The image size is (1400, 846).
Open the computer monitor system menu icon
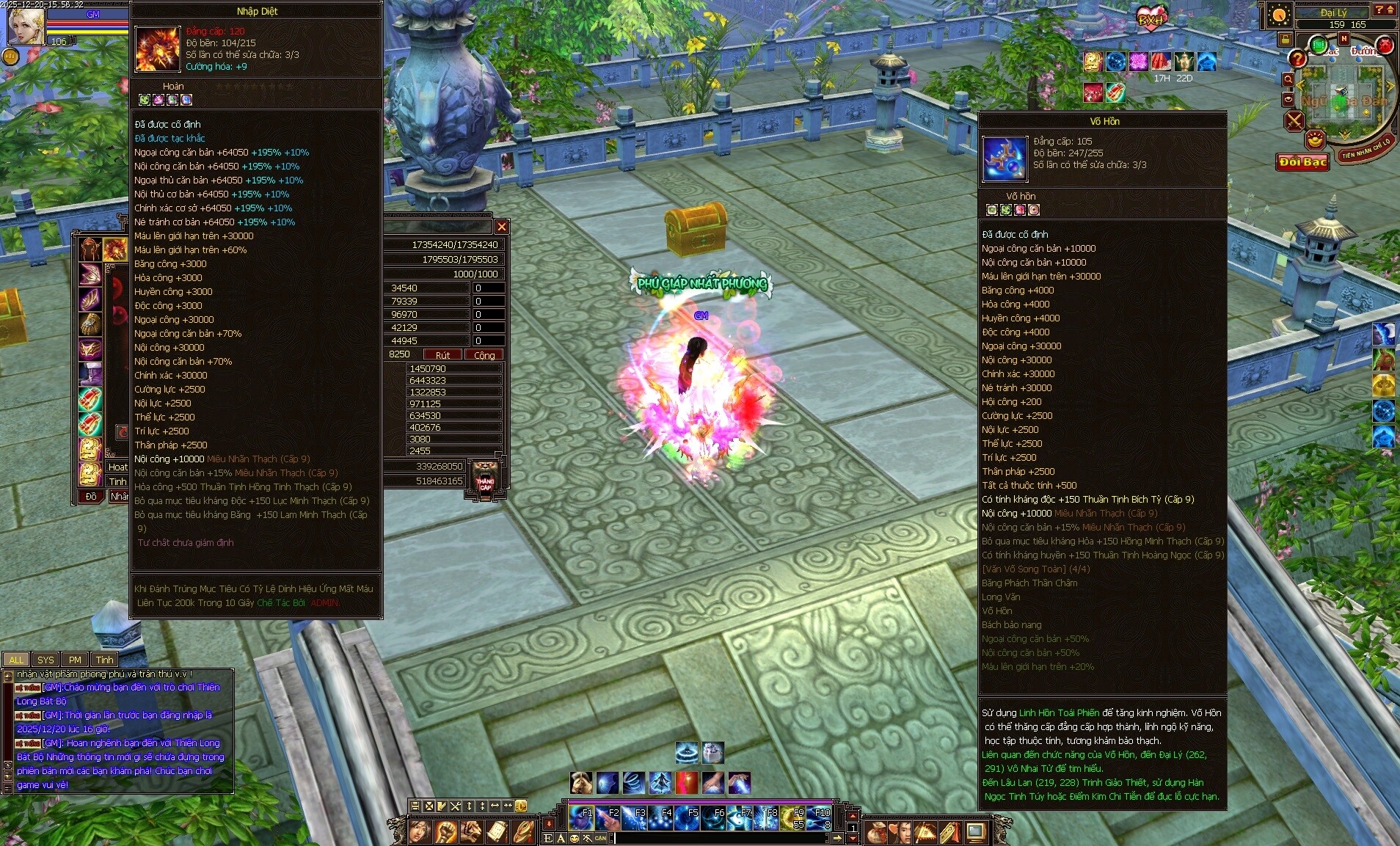tap(976, 831)
